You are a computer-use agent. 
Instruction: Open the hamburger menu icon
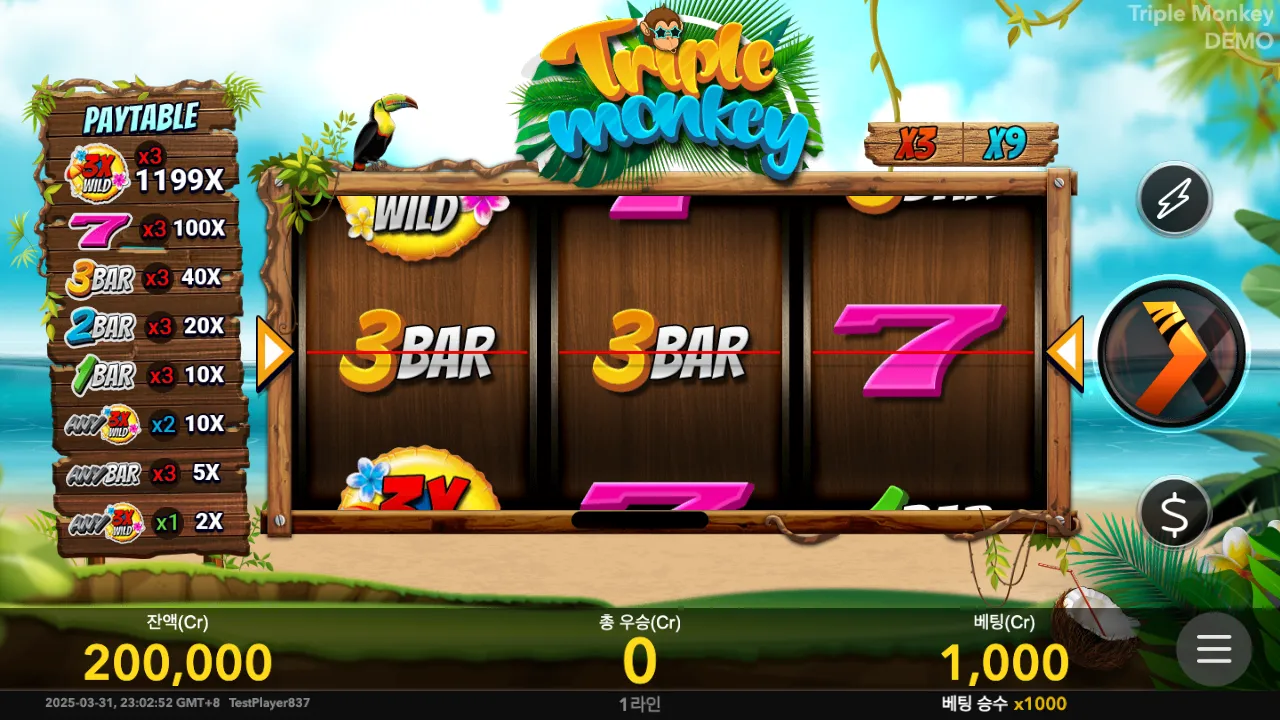[1212, 650]
